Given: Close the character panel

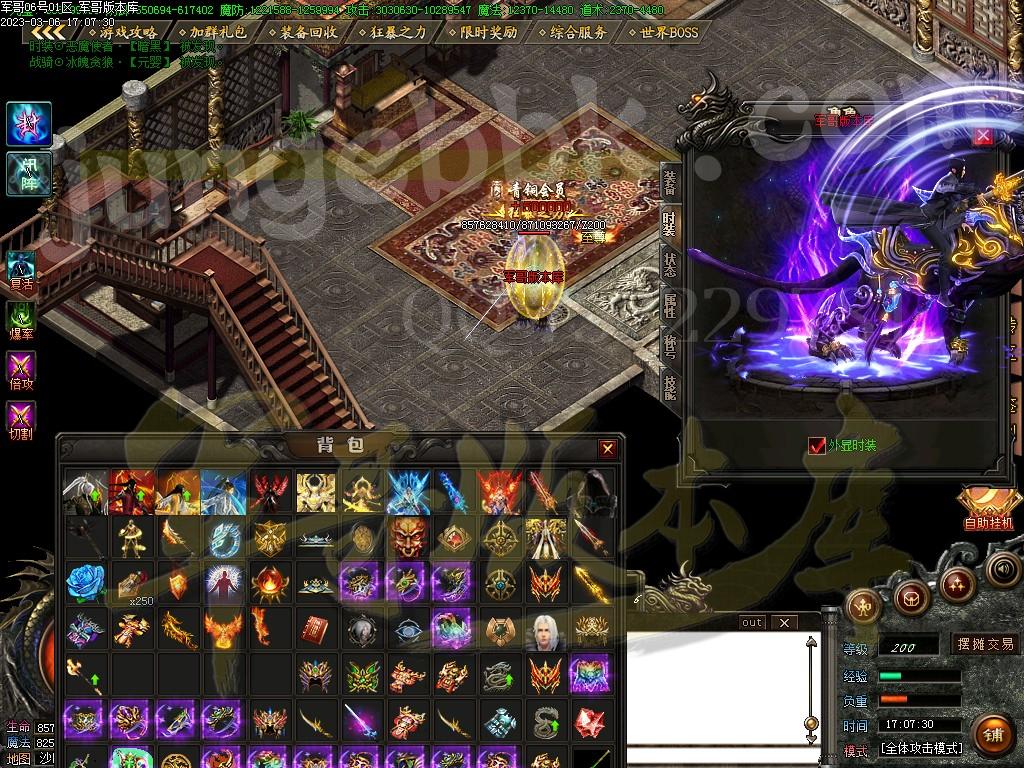Looking at the screenshot, I should pyautogui.click(x=983, y=136).
